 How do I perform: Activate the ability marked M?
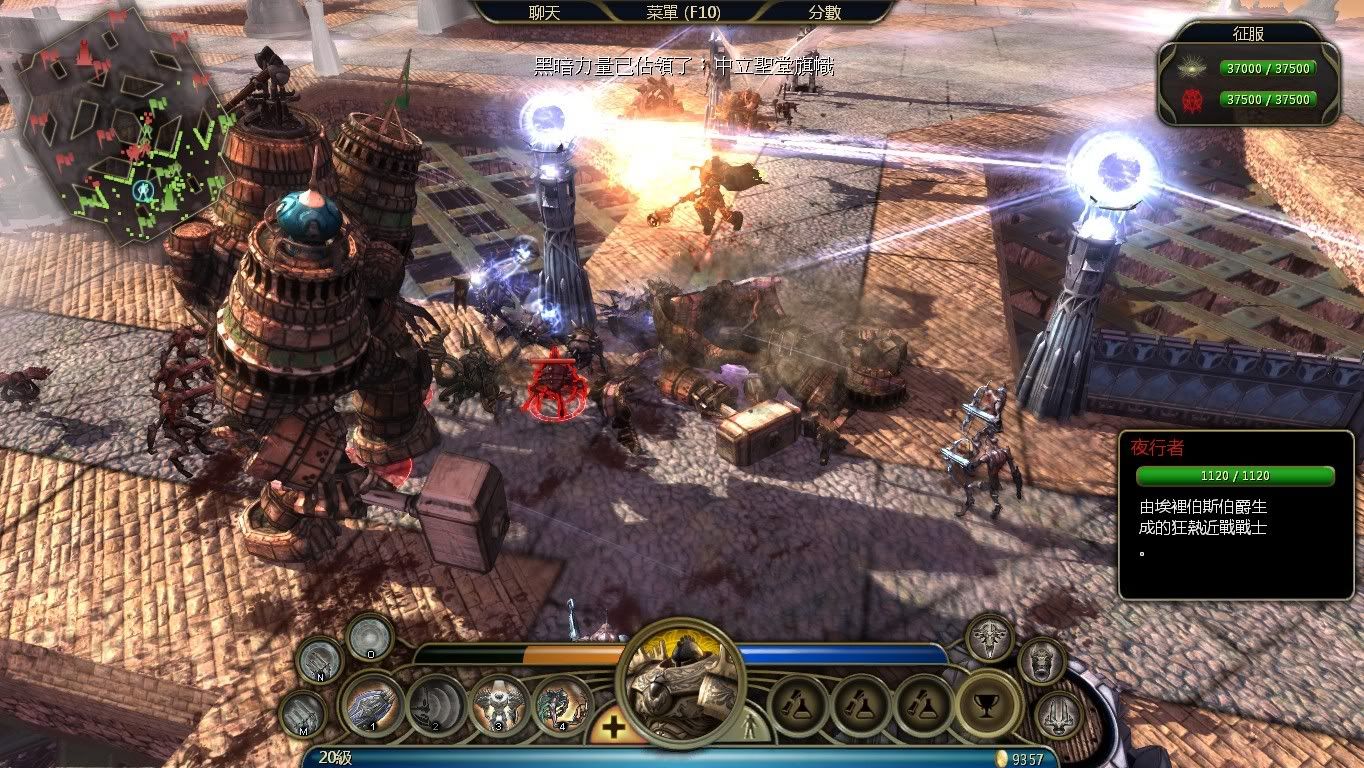pos(302,714)
